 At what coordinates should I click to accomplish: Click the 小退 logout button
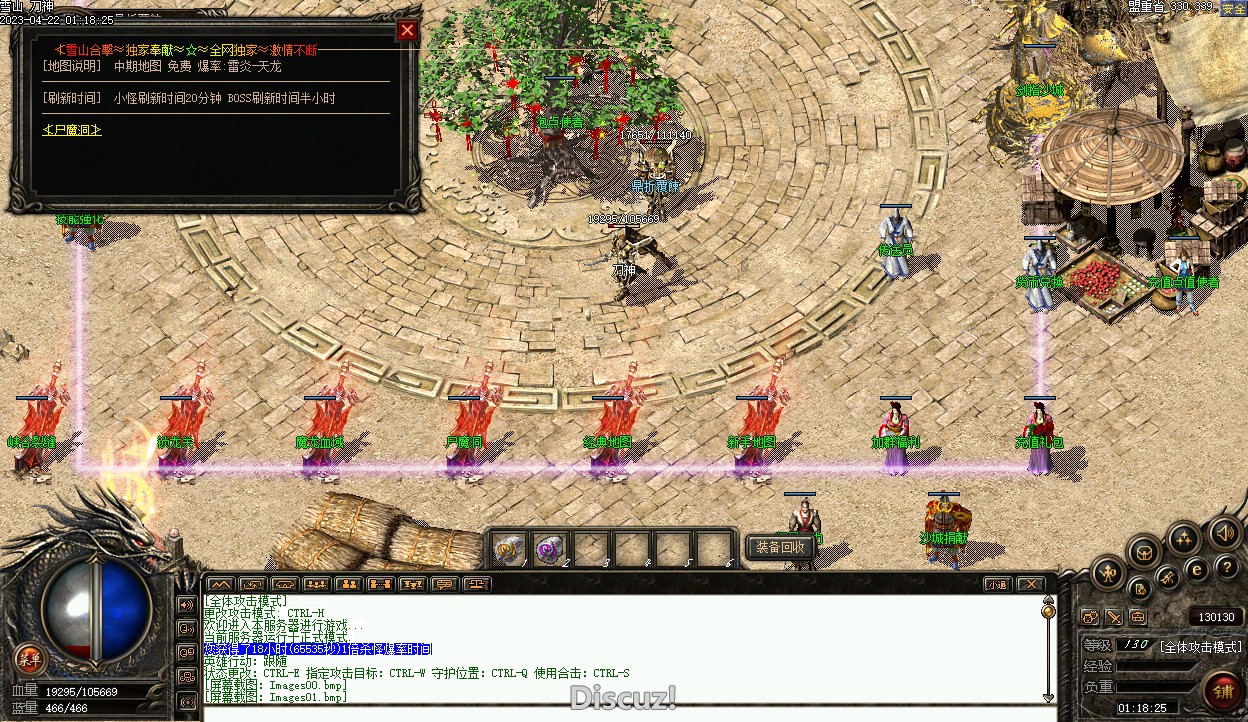click(x=996, y=584)
